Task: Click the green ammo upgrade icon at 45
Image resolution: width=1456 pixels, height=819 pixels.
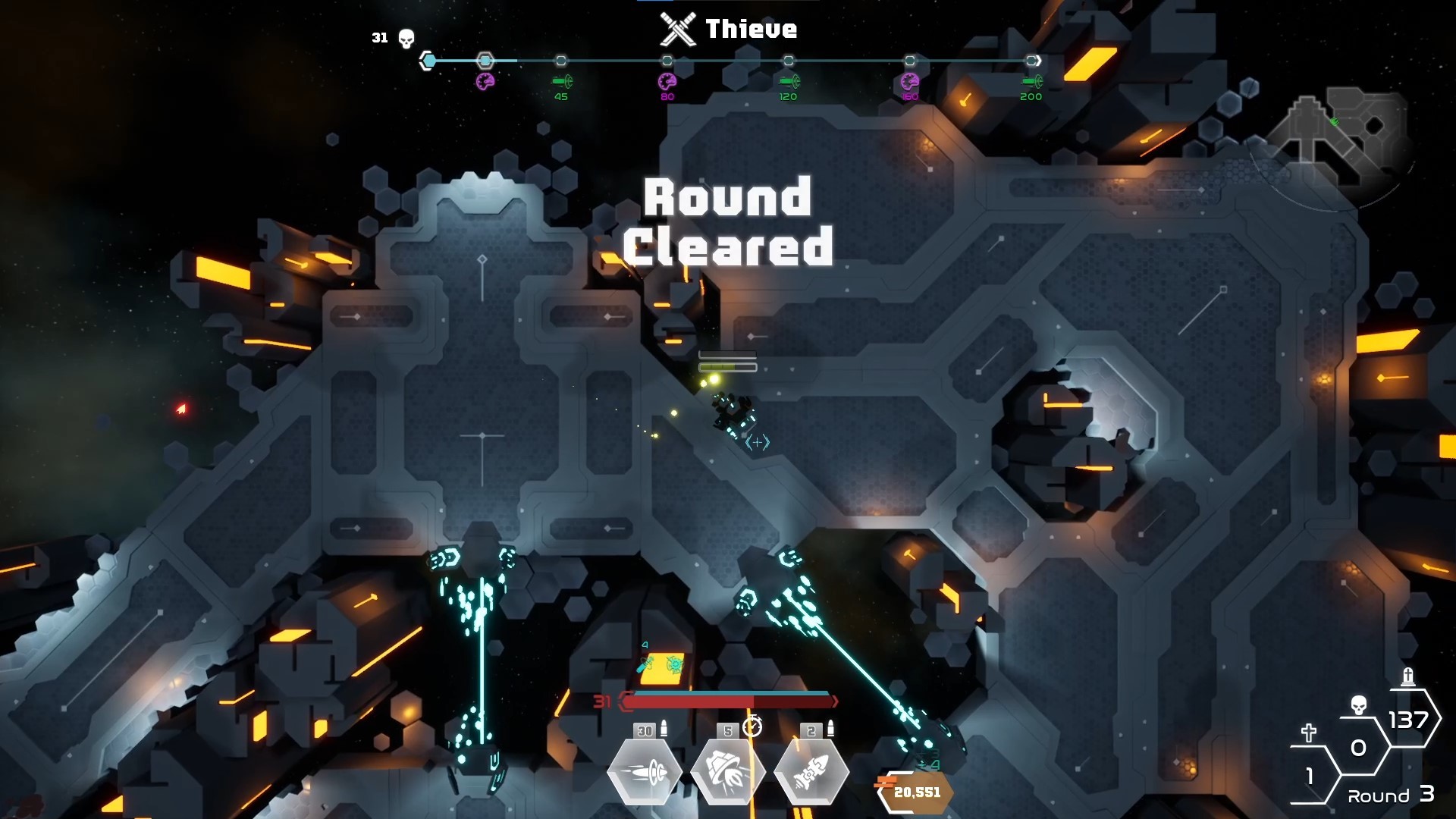Action: pos(561,80)
